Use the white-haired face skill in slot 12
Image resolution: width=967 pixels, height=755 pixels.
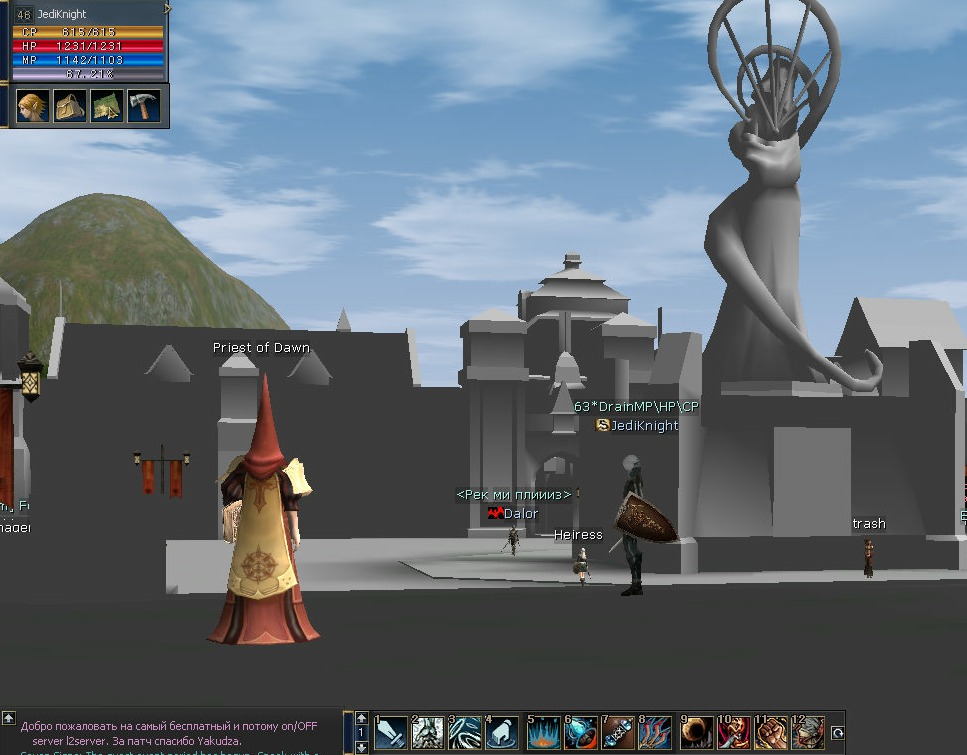coord(808,733)
